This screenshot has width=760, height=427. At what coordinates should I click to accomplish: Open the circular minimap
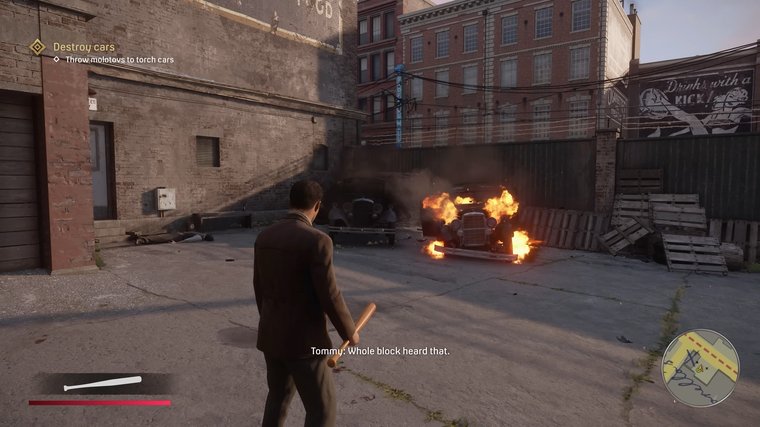tap(700, 367)
